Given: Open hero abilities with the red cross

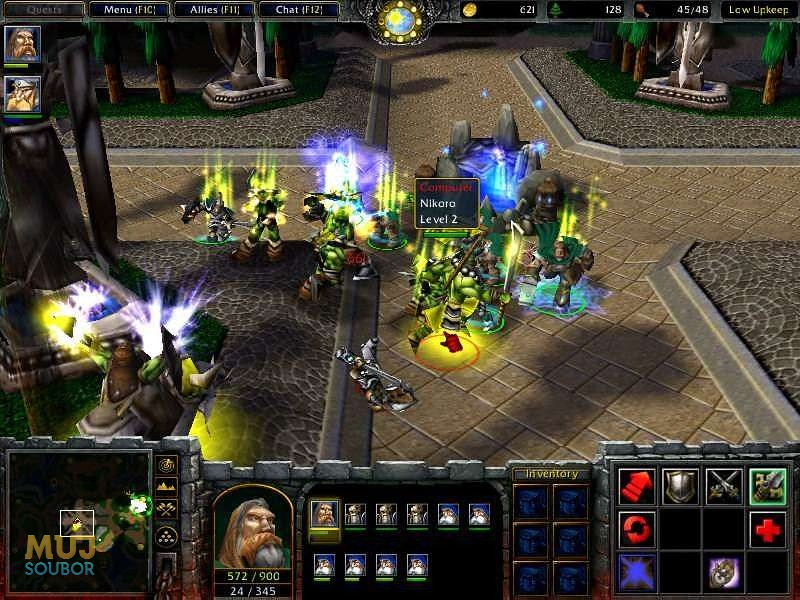Looking at the screenshot, I should pos(767,528).
